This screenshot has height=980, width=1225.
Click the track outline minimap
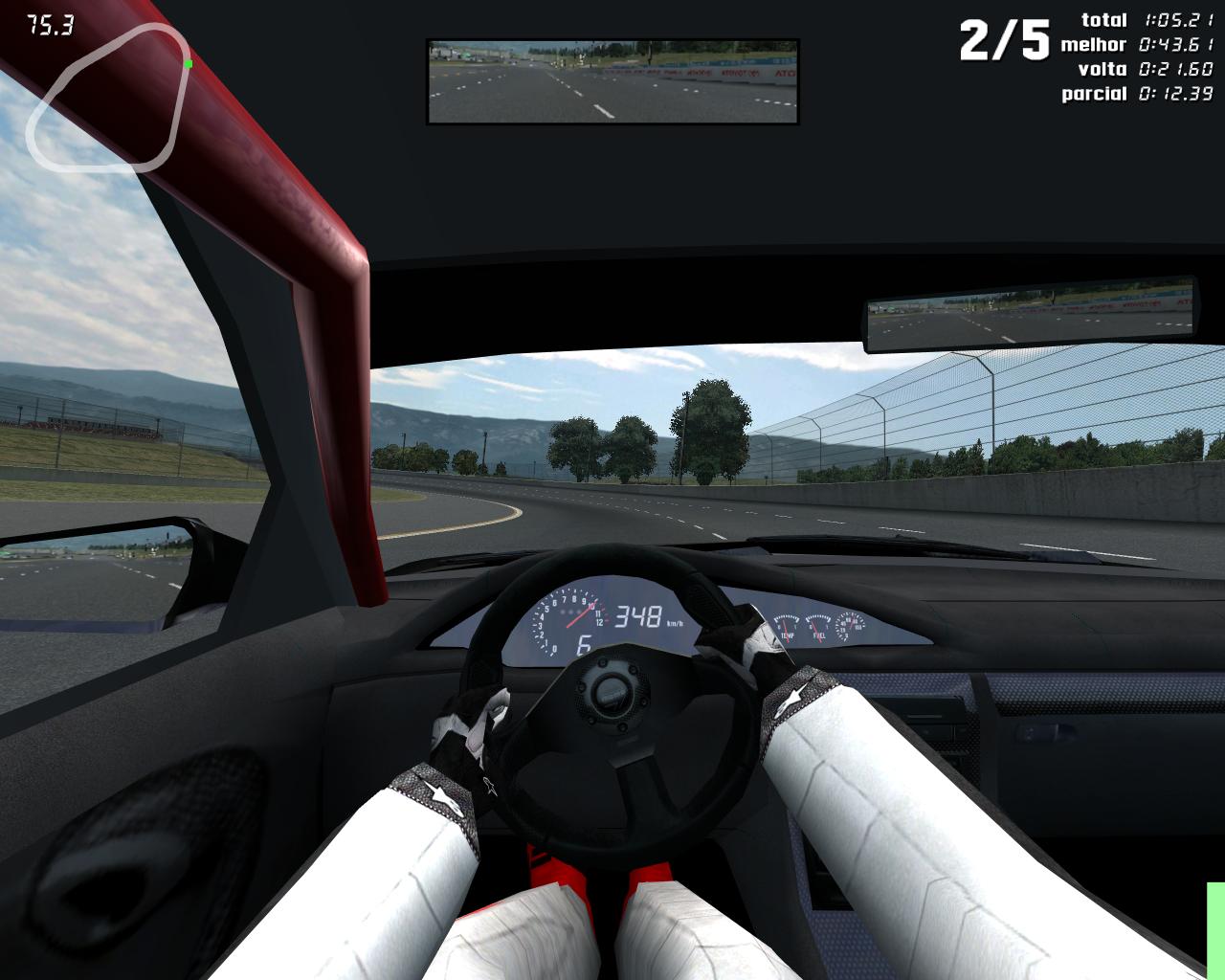click(x=105, y=98)
